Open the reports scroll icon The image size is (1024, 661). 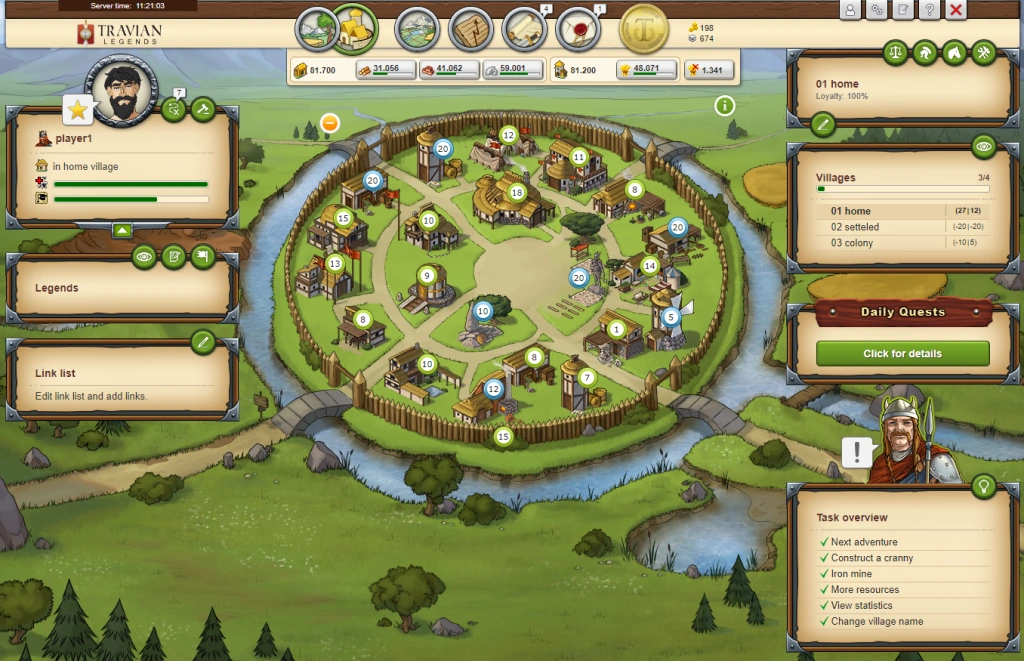(524, 29)
